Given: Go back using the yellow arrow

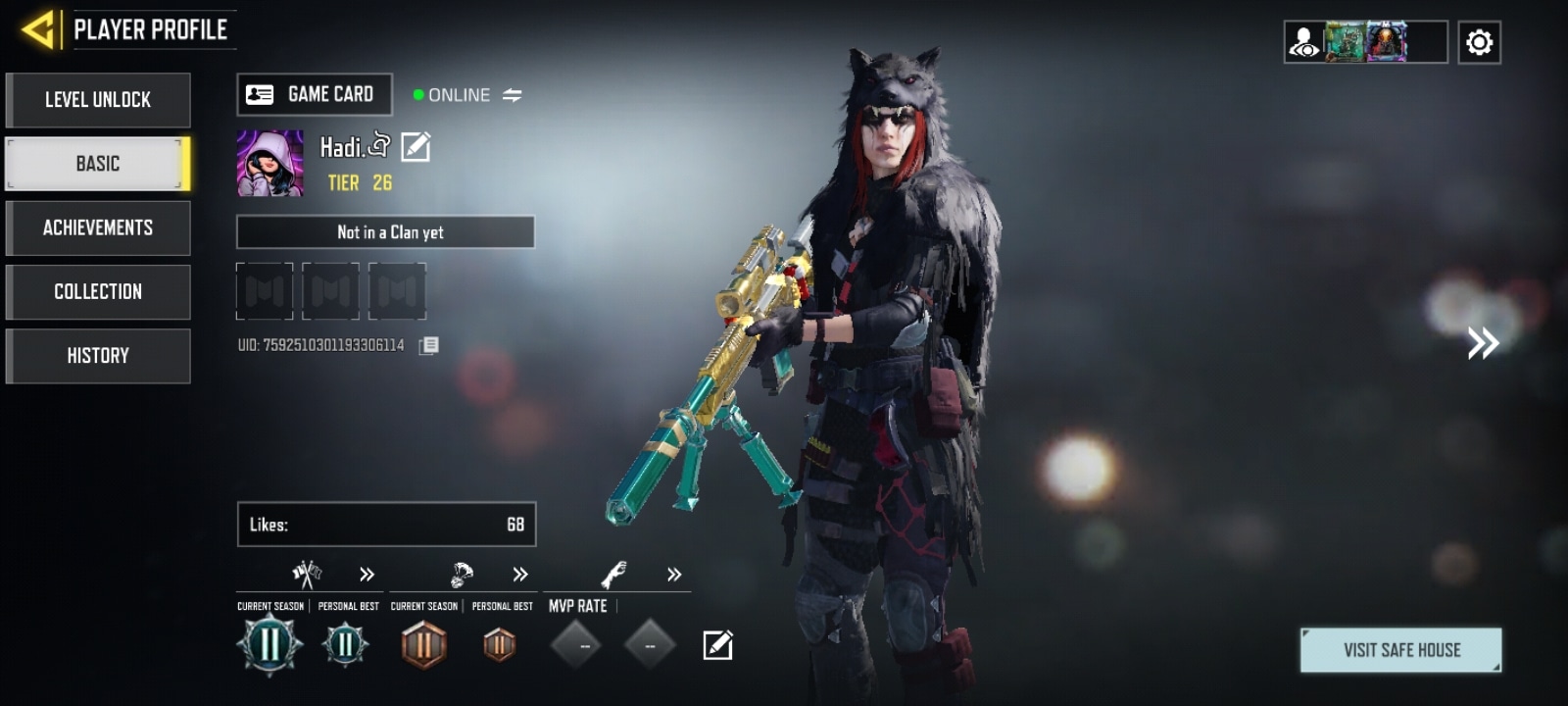Looking at the screenshot, I should pyautogui.click(x=38, y=30).
